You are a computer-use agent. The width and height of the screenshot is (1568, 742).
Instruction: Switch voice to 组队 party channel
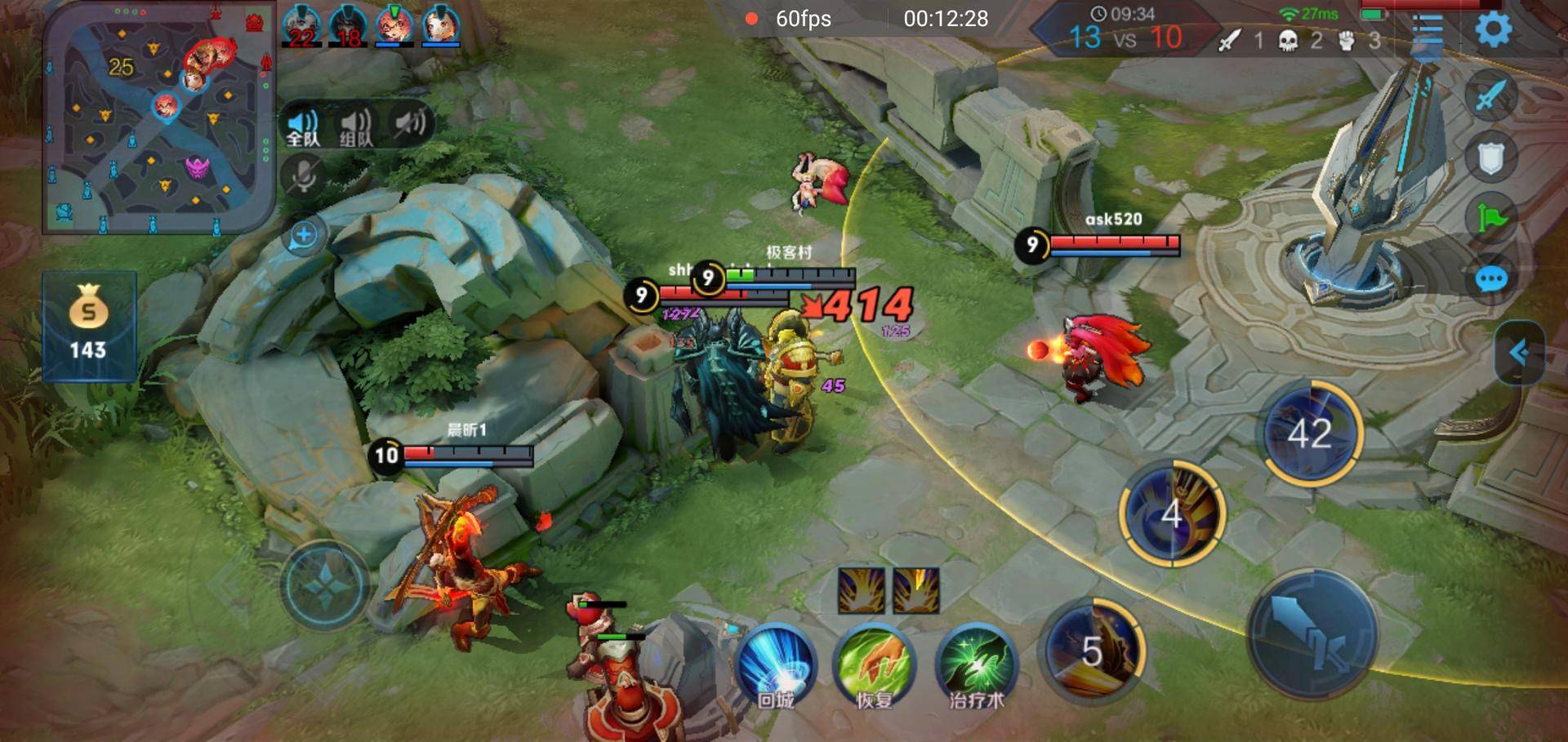tap(355, 126)
